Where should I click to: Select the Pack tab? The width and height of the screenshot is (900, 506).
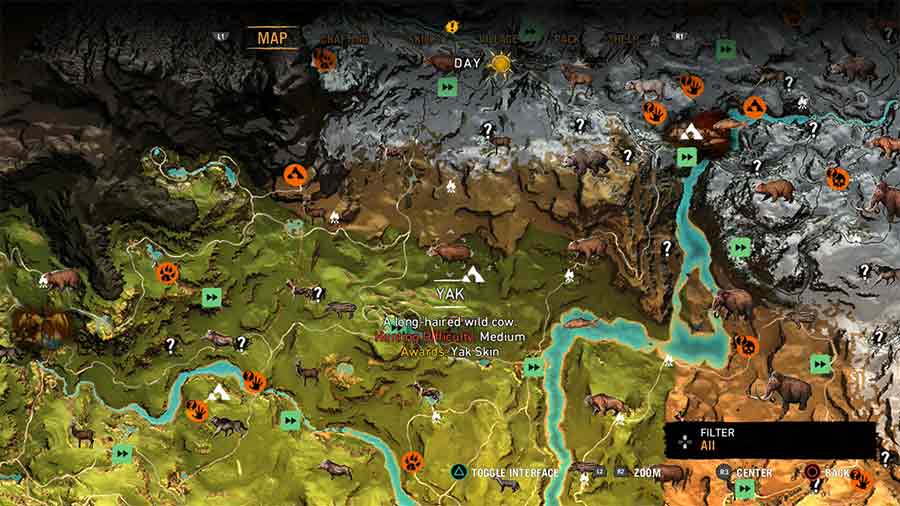coord(567,39)
